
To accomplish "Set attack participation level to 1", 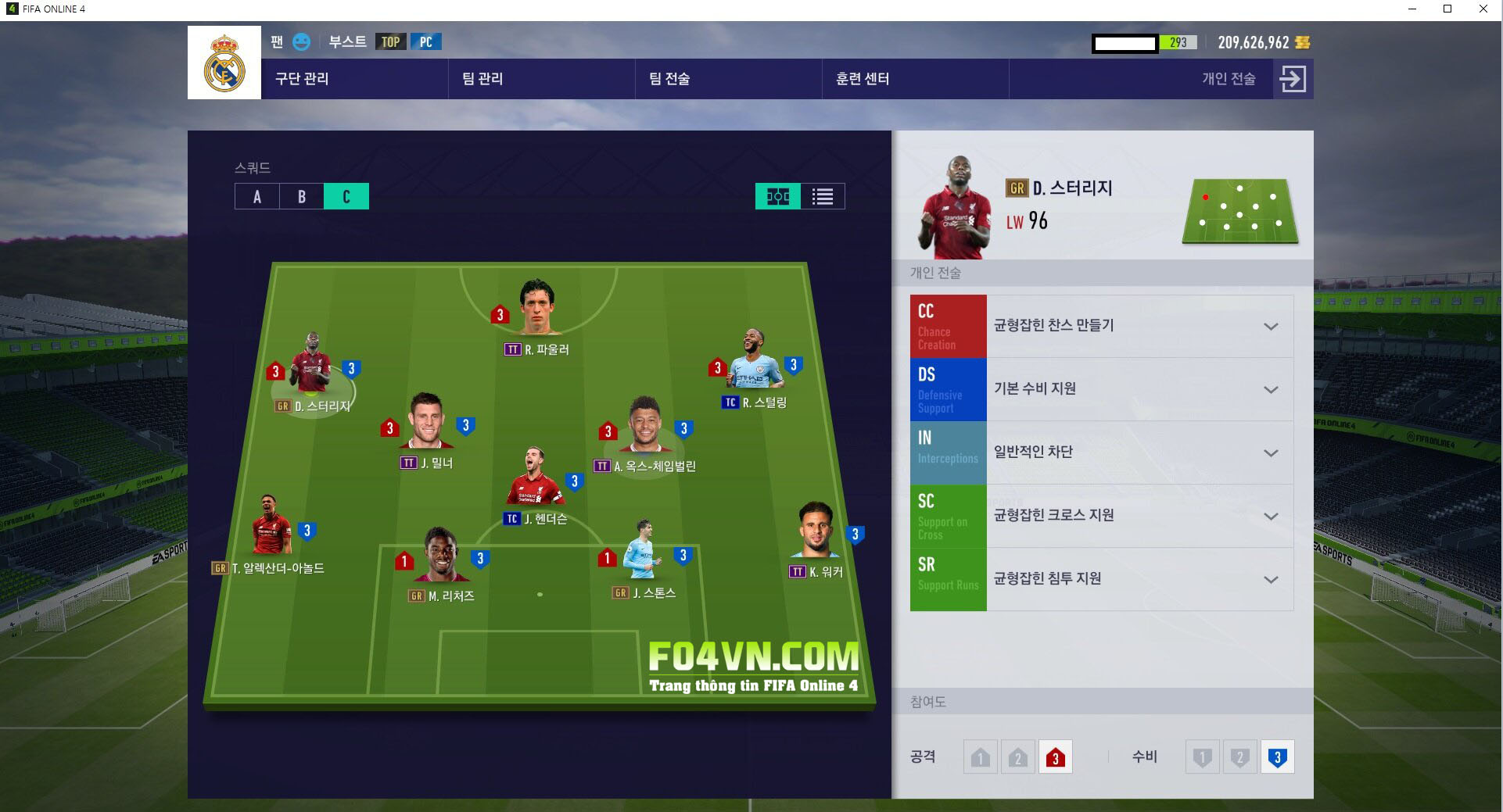I will [981, 757].
